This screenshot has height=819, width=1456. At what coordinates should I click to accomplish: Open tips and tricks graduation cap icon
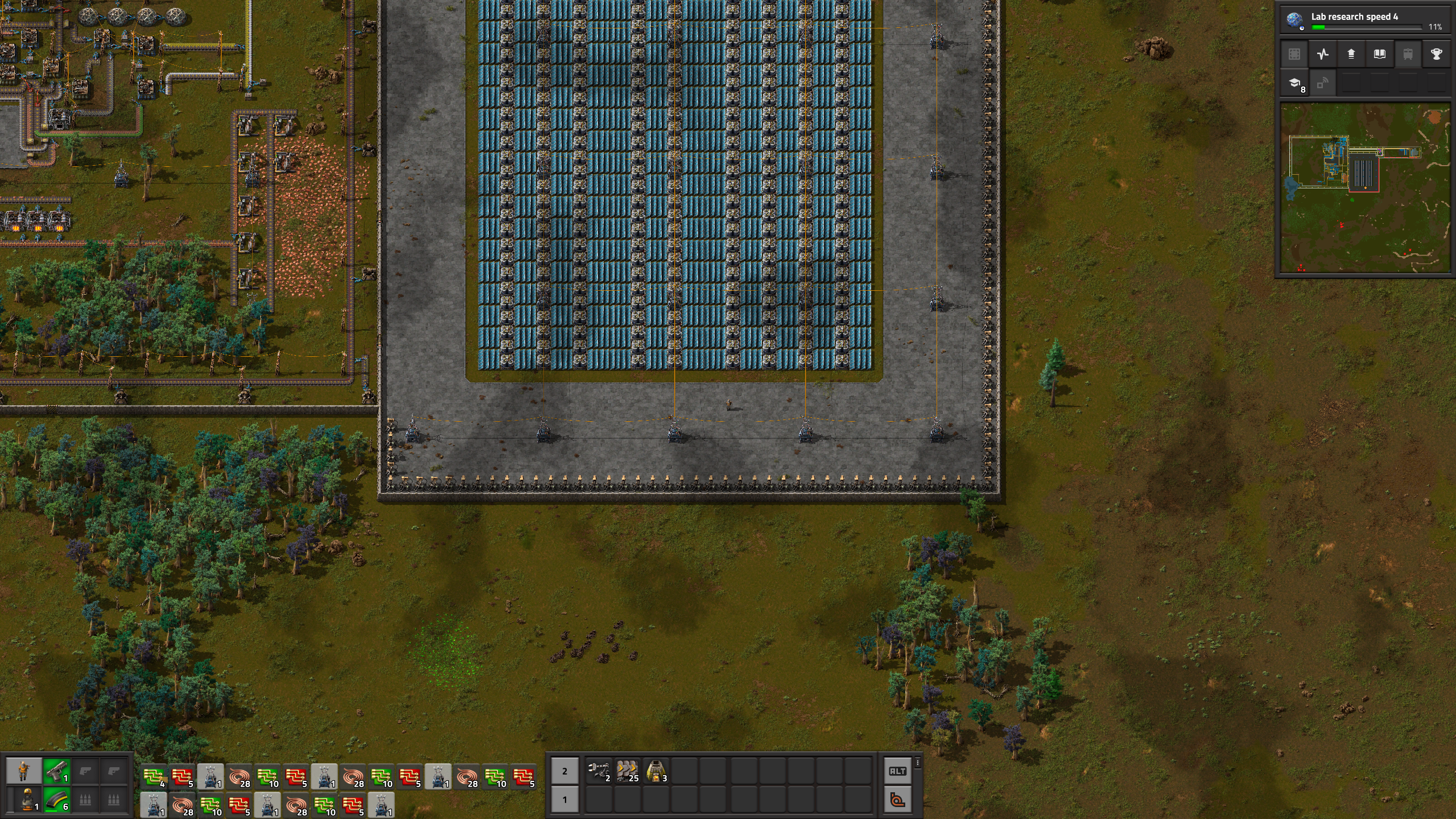tap(1294, 84)
